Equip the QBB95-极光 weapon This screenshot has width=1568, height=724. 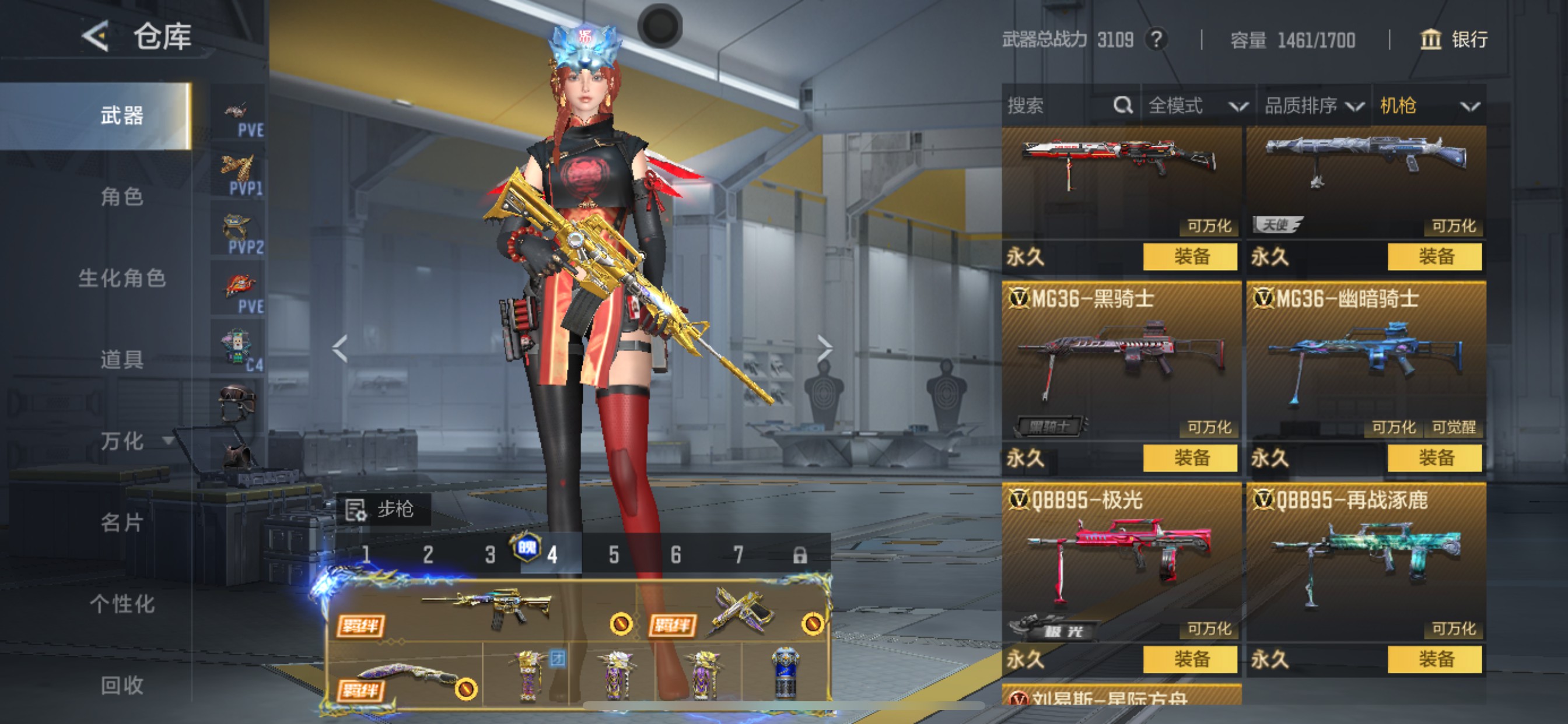(1190, 659)
